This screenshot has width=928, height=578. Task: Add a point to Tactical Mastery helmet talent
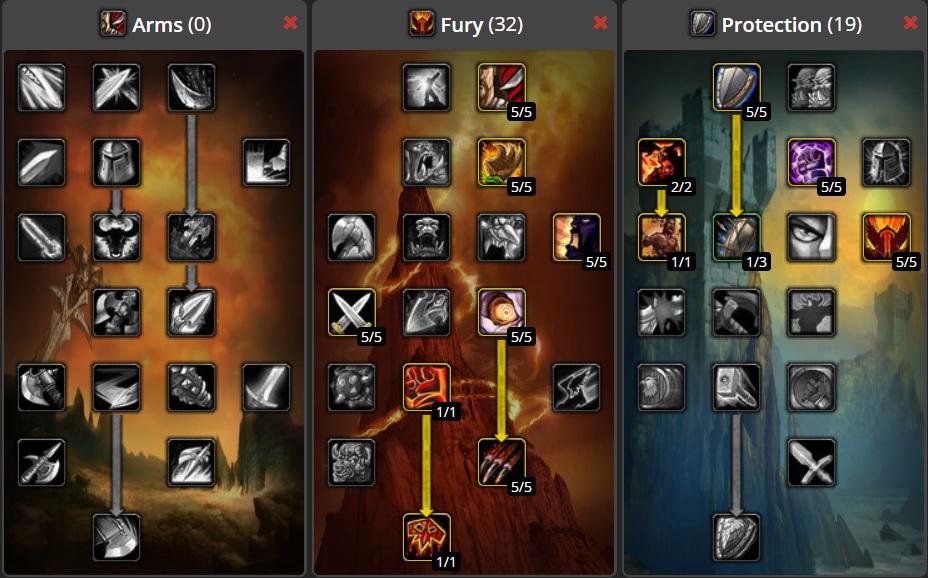pyautogui.click(x=117, y=162)
